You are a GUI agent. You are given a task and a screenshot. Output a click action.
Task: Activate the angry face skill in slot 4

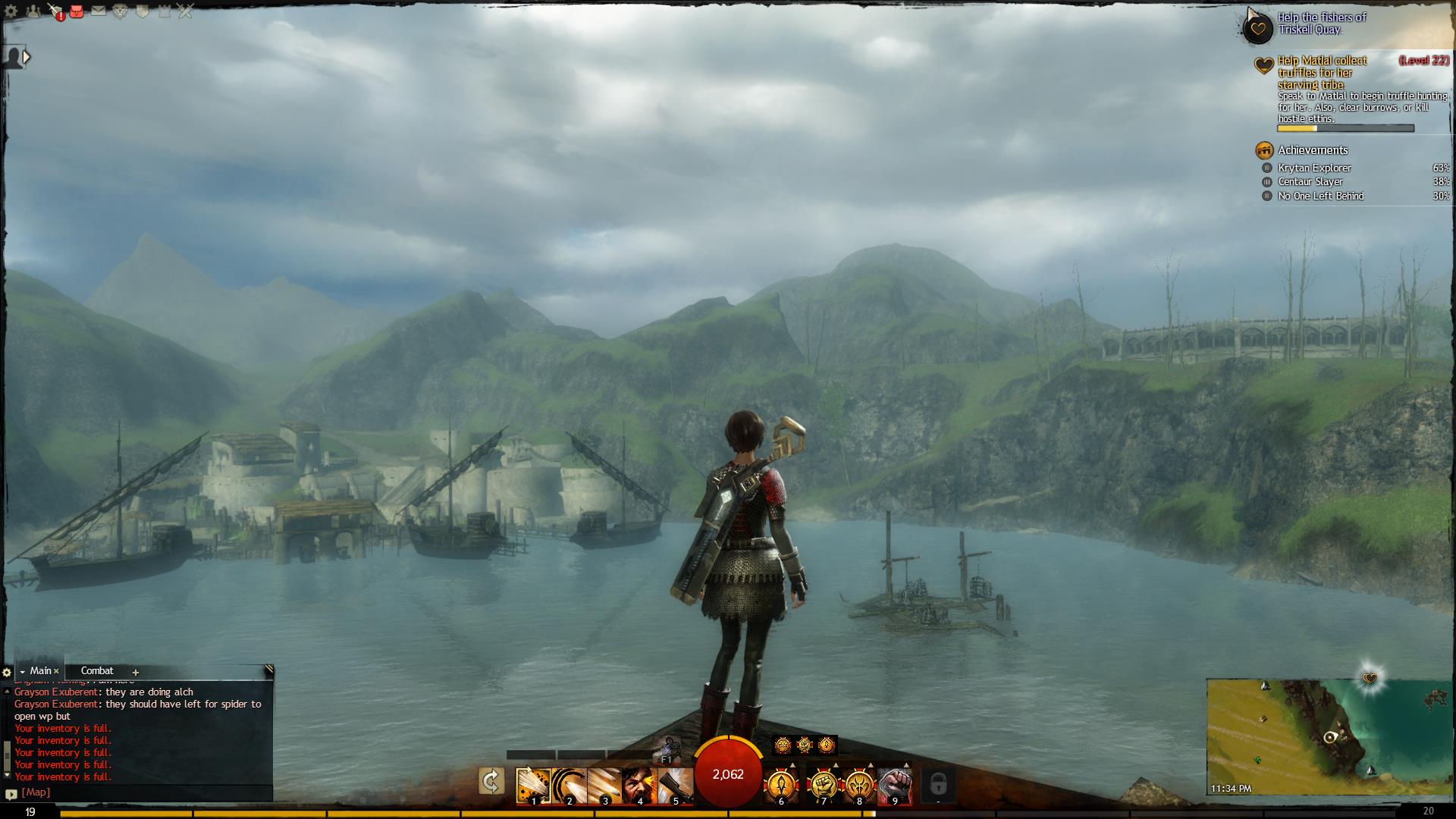[x=639, y=786]
